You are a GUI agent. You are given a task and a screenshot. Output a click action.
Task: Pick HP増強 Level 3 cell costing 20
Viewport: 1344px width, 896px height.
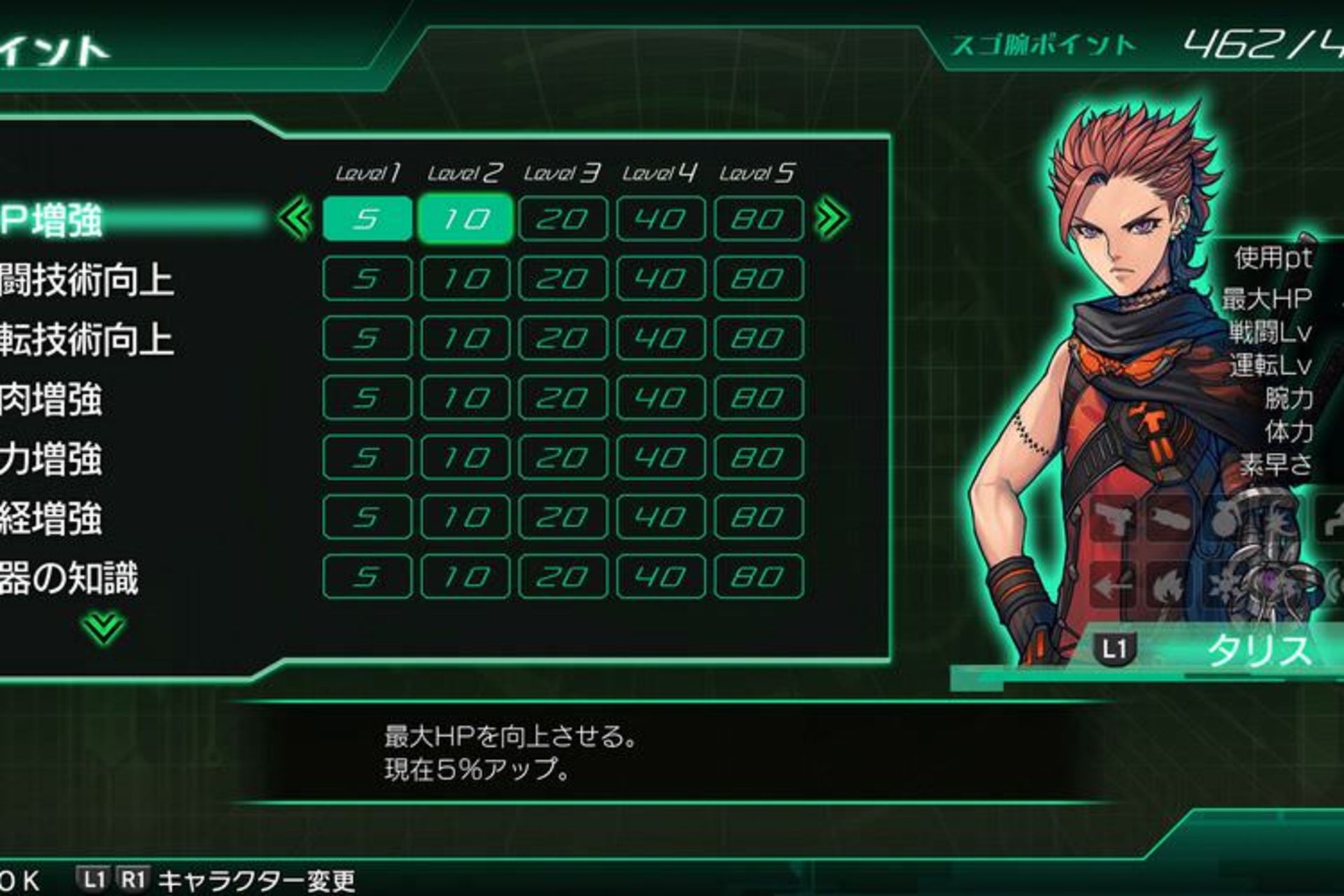(x=563, y=219)
